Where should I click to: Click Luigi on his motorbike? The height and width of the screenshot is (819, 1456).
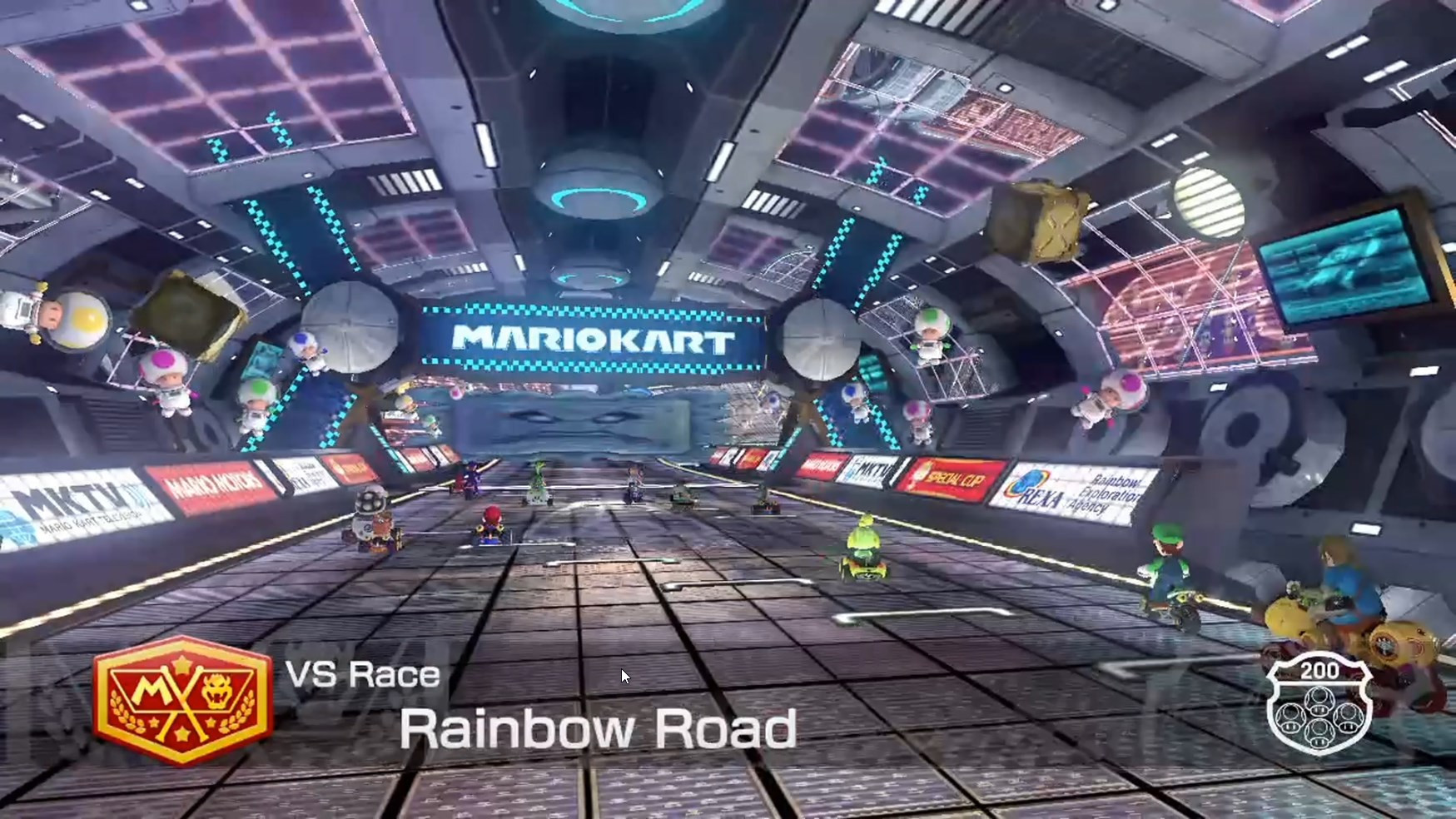(x=1165, y=566)
